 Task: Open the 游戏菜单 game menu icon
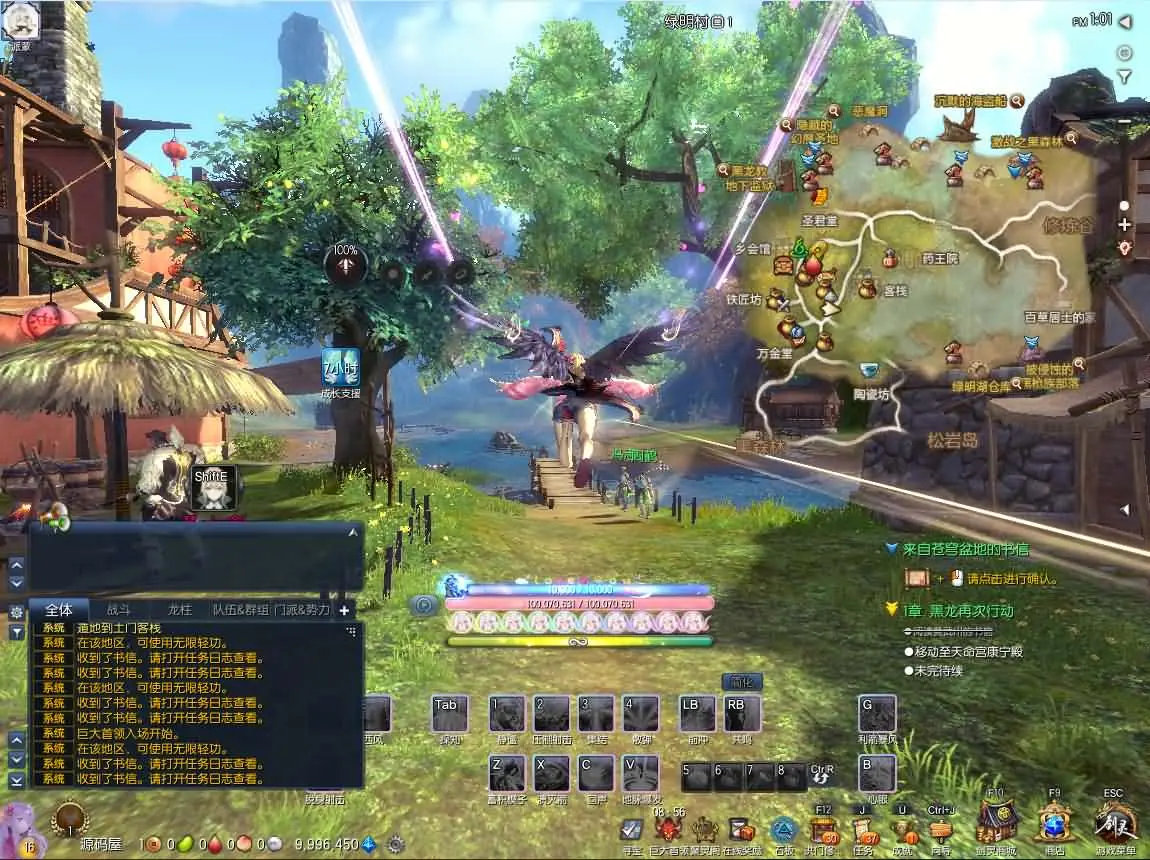point(1116,823)
